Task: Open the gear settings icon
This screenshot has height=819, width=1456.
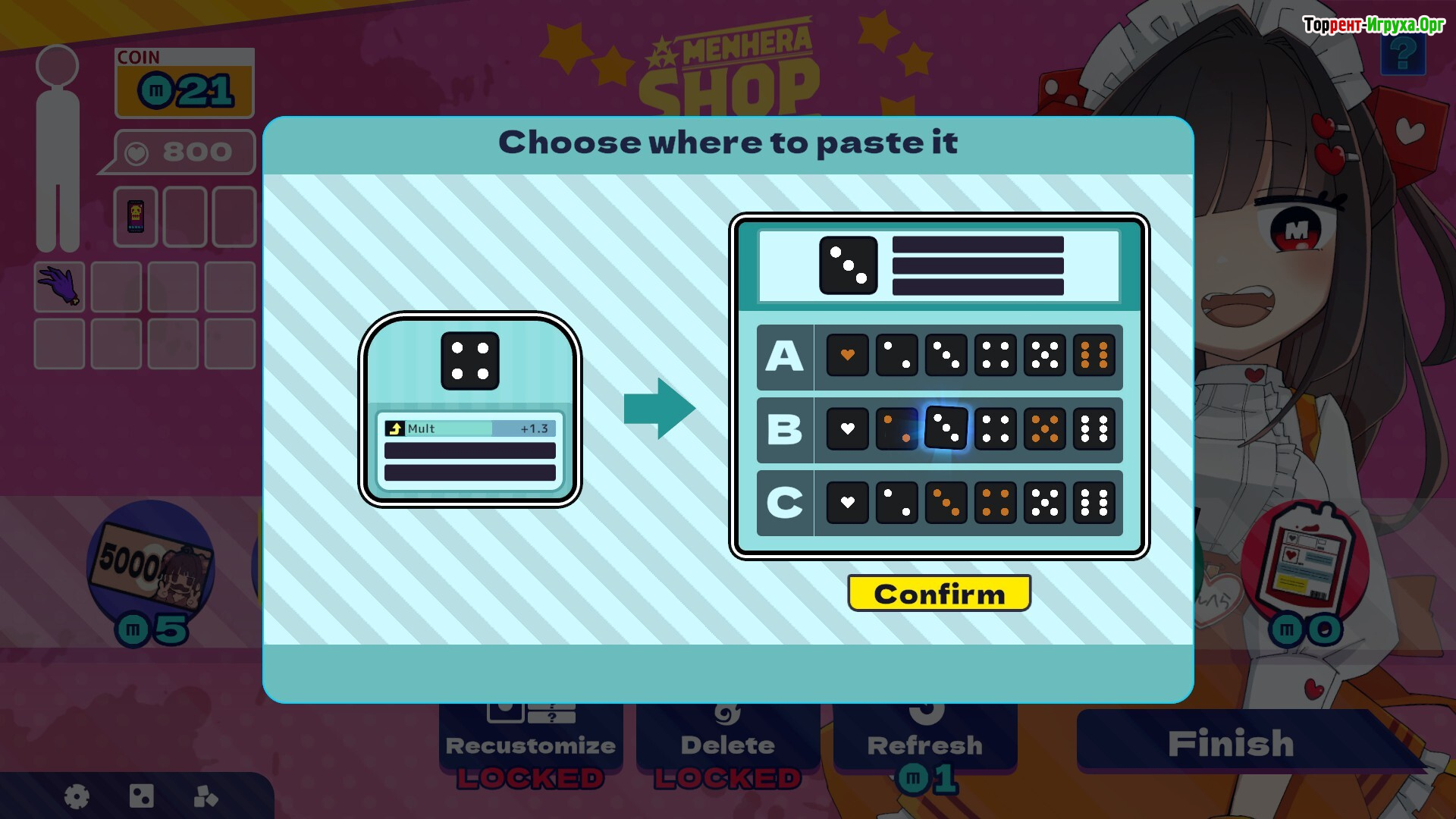Action: point(77,796)
